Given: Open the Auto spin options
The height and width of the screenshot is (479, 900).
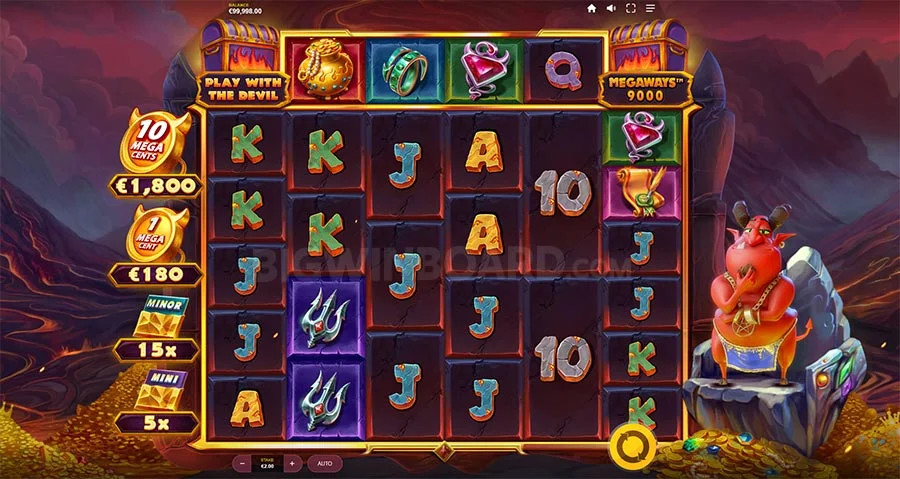Looking at the screenshot, I should [x=325, y=464].
